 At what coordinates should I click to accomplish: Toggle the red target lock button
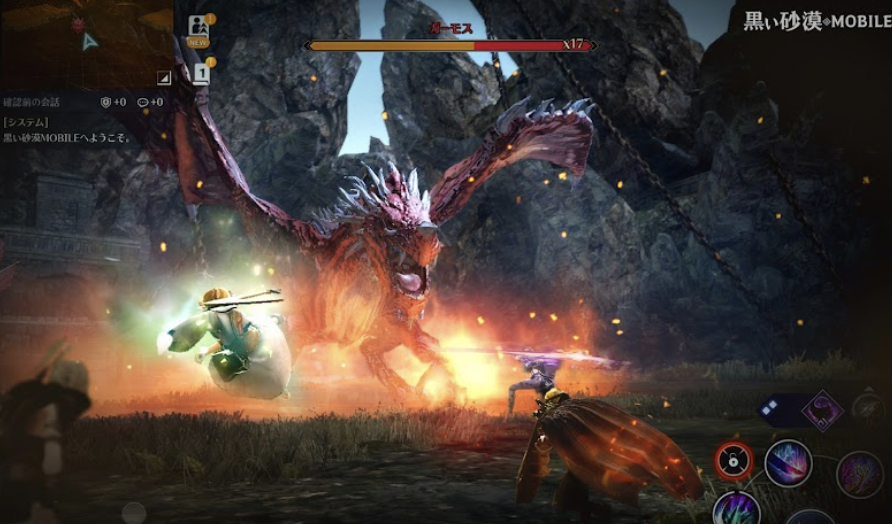click(x=734, y=460)
